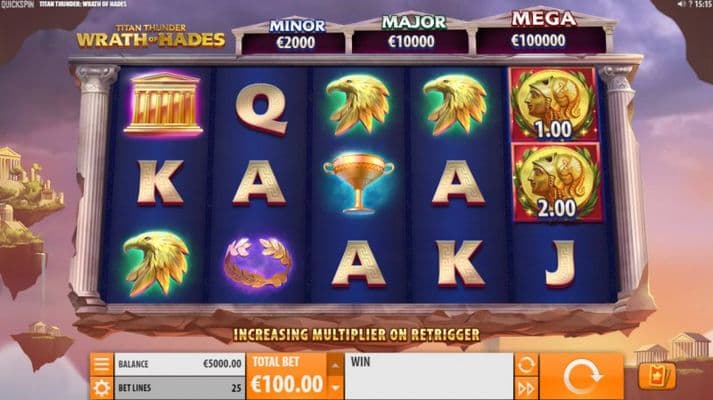Toggle the fast-forward quick spin button
This screenshot has width=713, height=400.
click(526, 387)
